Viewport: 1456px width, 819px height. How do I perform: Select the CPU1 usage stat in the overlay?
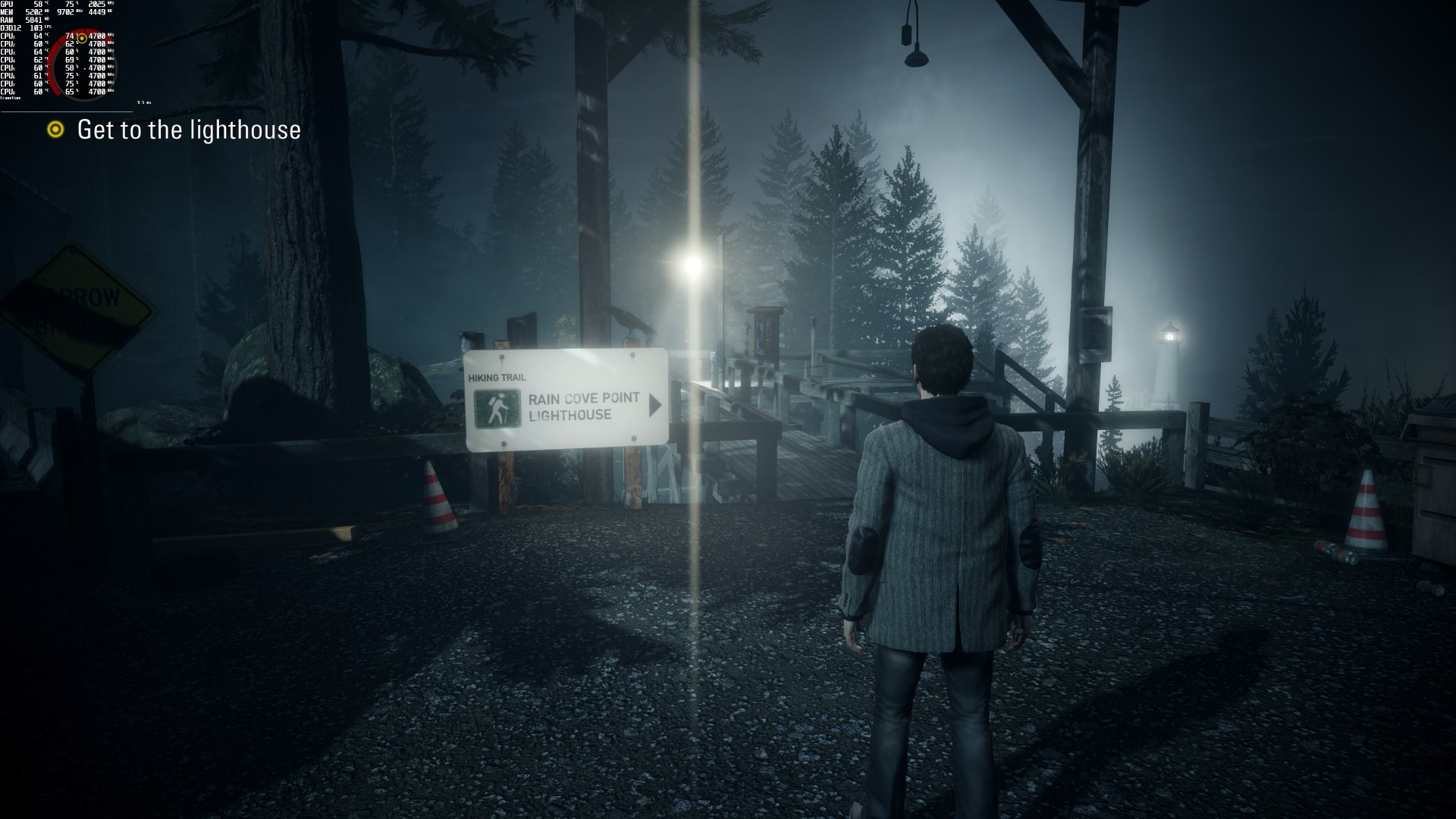[70, 37]
